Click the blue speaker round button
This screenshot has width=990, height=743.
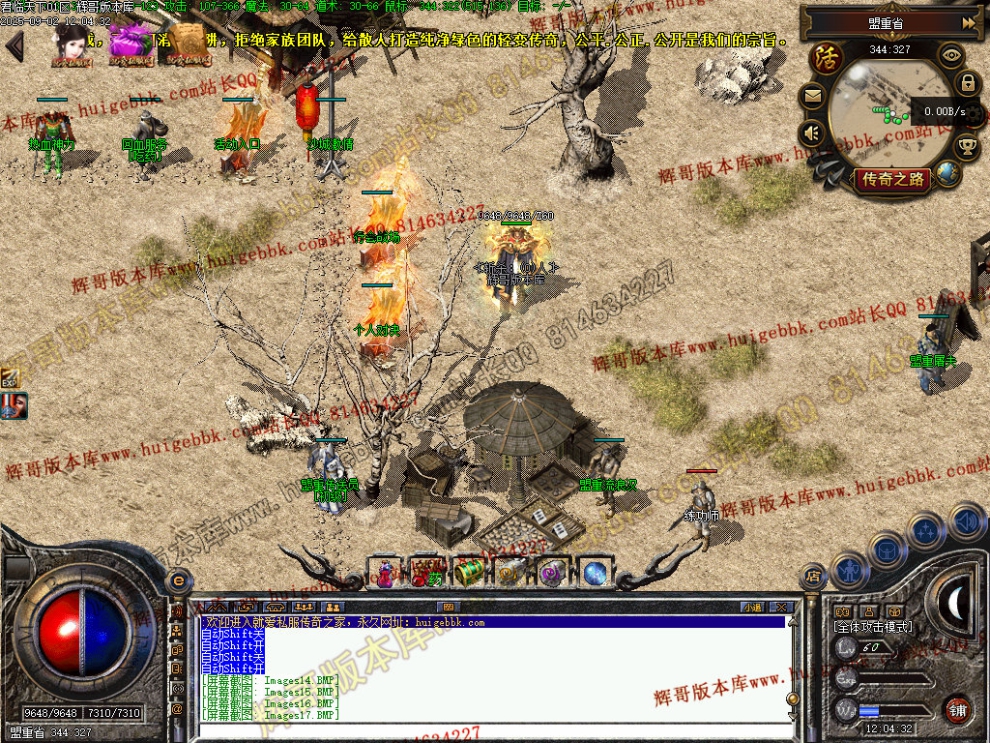click(966, 521)
